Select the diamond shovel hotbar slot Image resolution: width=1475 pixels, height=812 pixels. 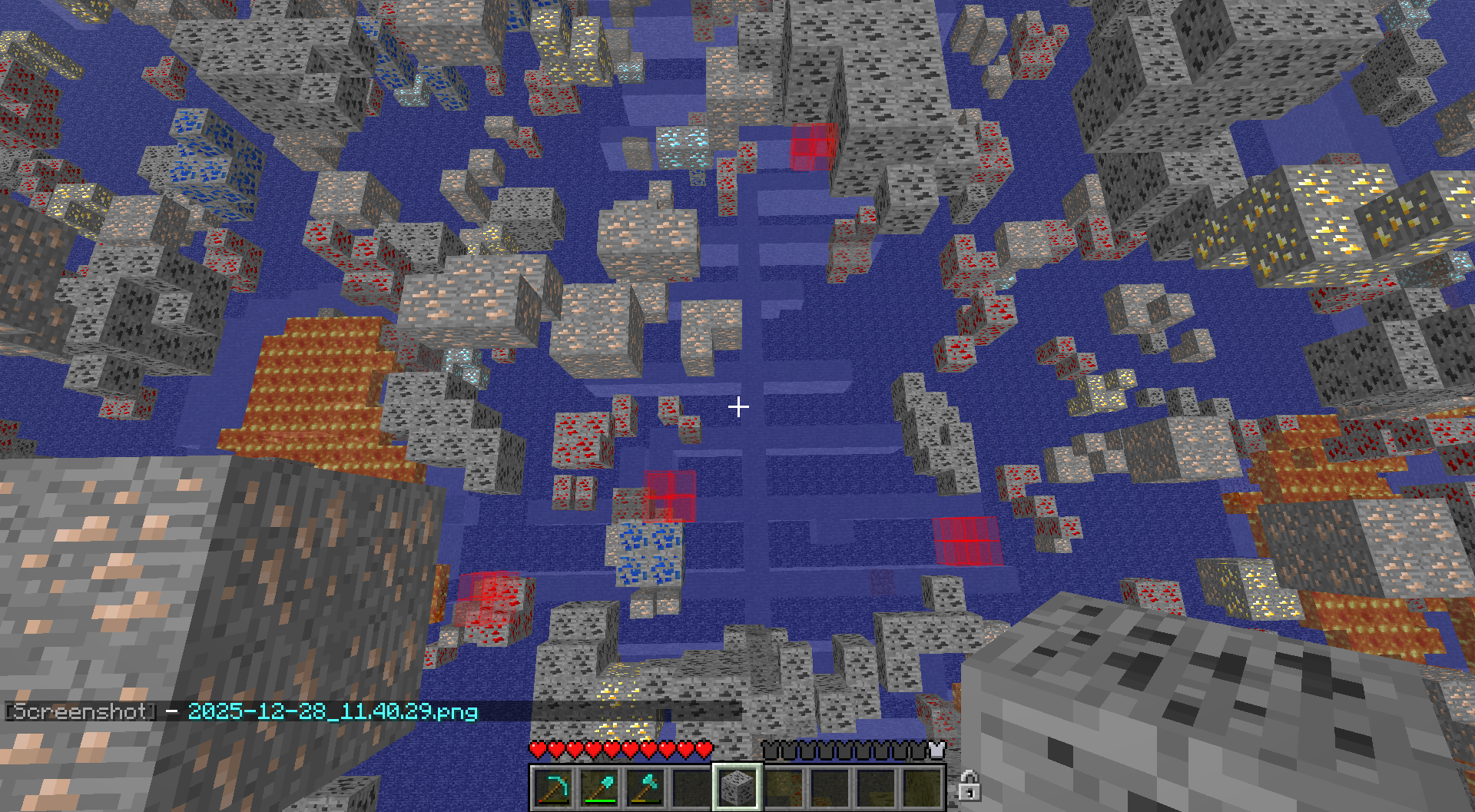[x=599, y=787]
